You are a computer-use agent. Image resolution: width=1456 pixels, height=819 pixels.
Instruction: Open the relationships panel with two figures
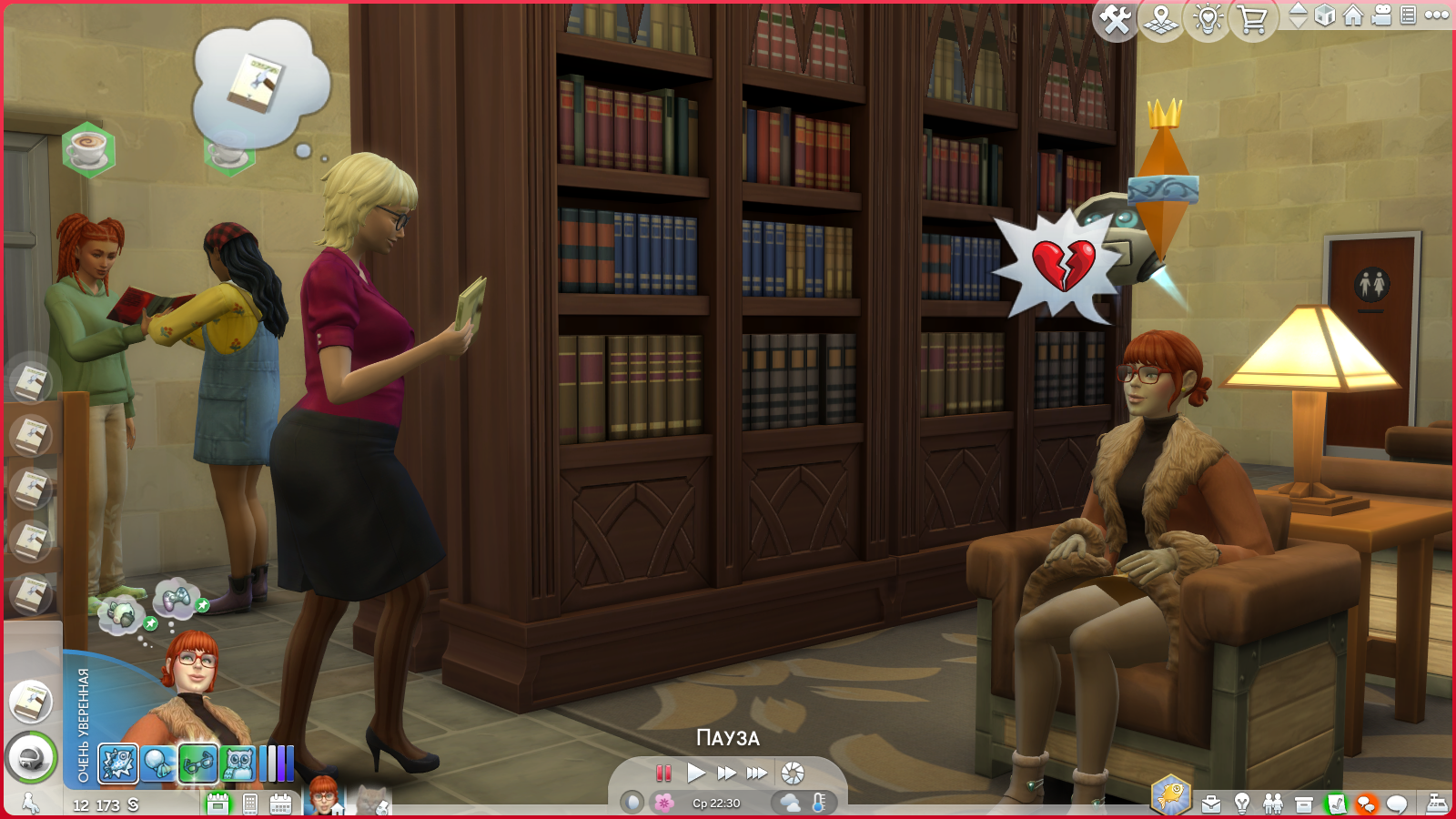tap(1273, 804)
